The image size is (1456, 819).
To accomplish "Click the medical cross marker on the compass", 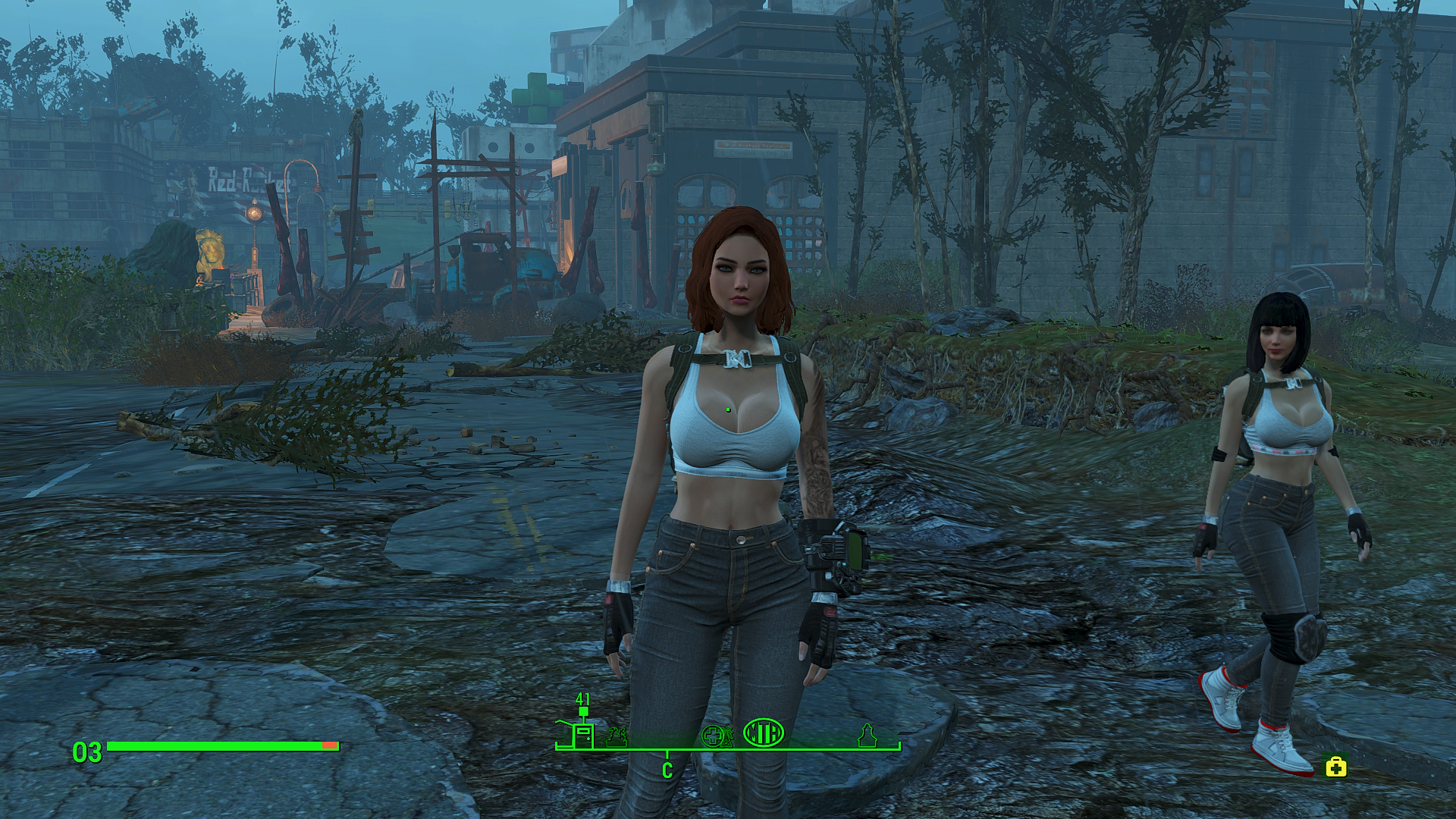I will 713,735.
